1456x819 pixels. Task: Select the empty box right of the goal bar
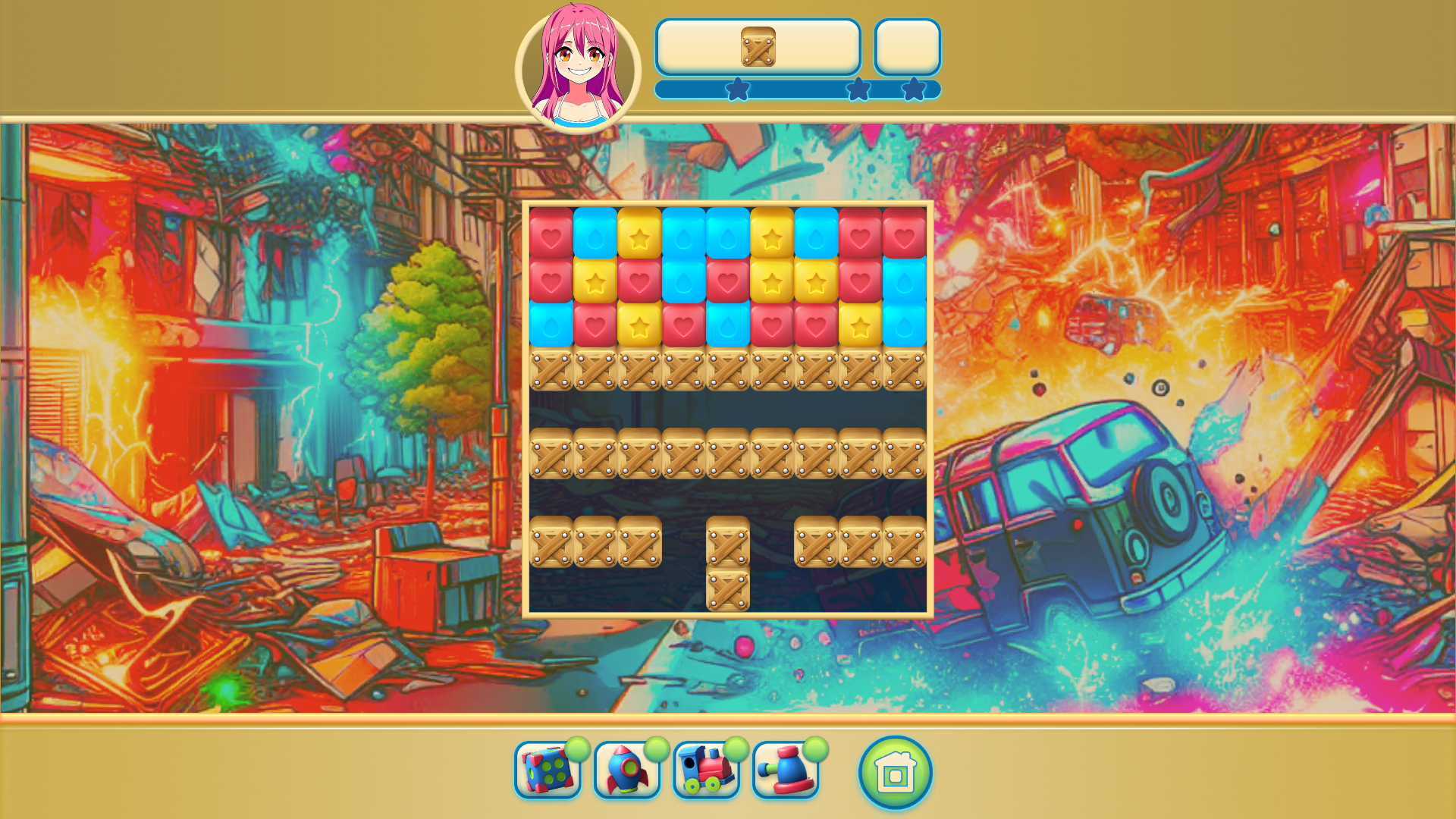tap(907, 48)
